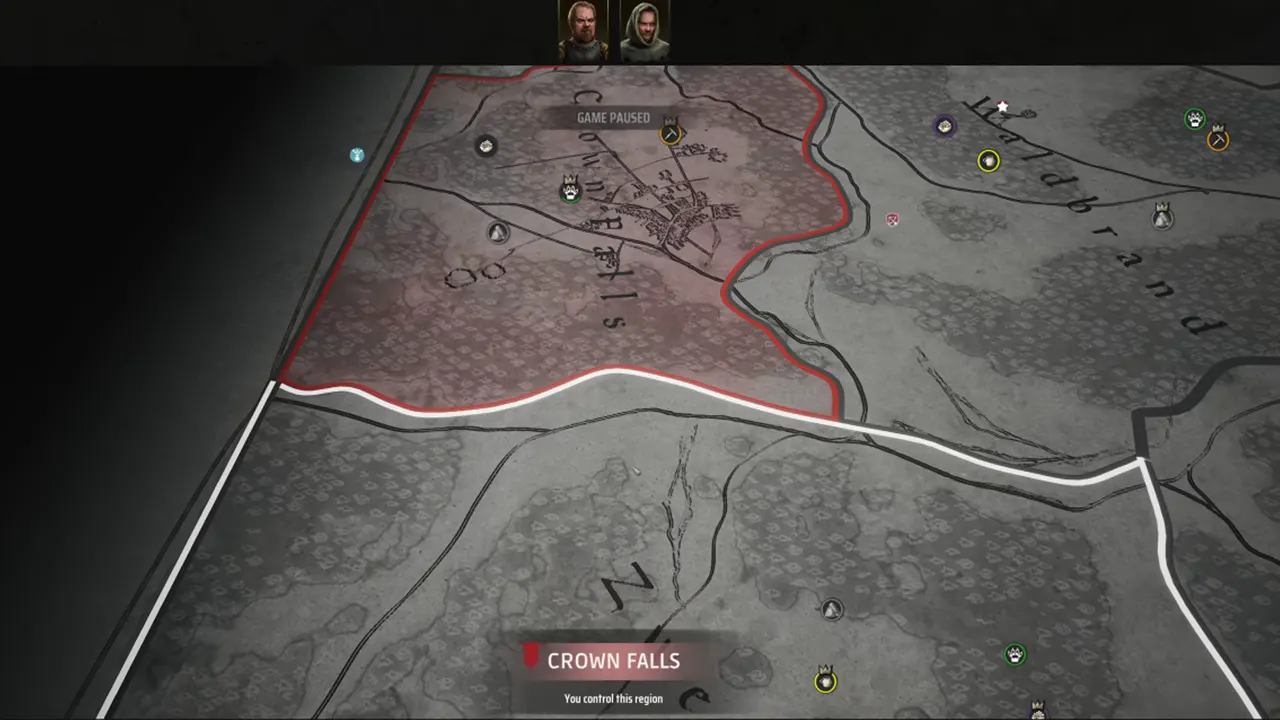Select the crowned mountain icon on the right side
This screenshot has height=720, width=1280.
[x=1162, y=219]
